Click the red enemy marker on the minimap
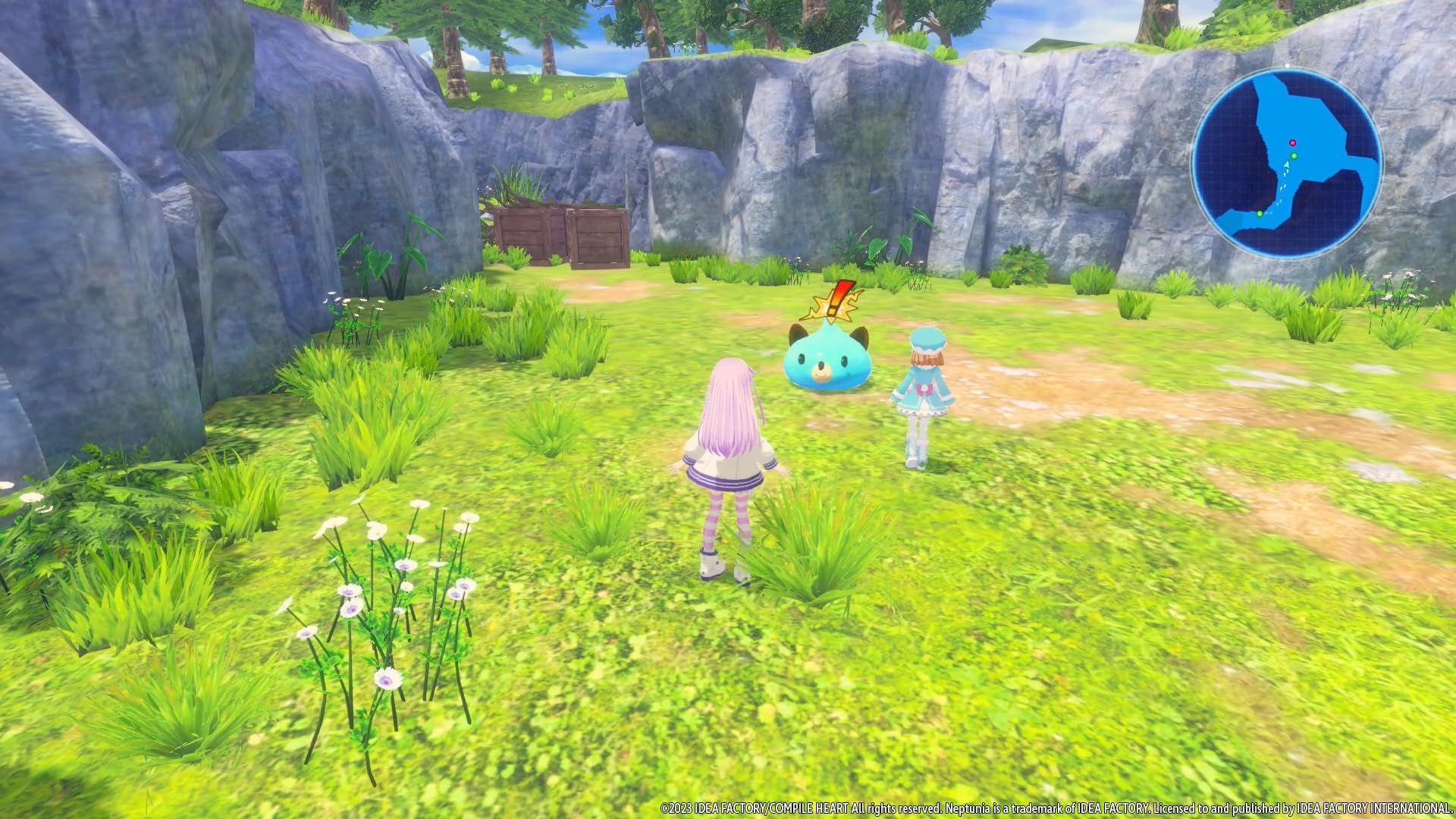This screenshot has width=1456, height=819. coord(1292,143)
